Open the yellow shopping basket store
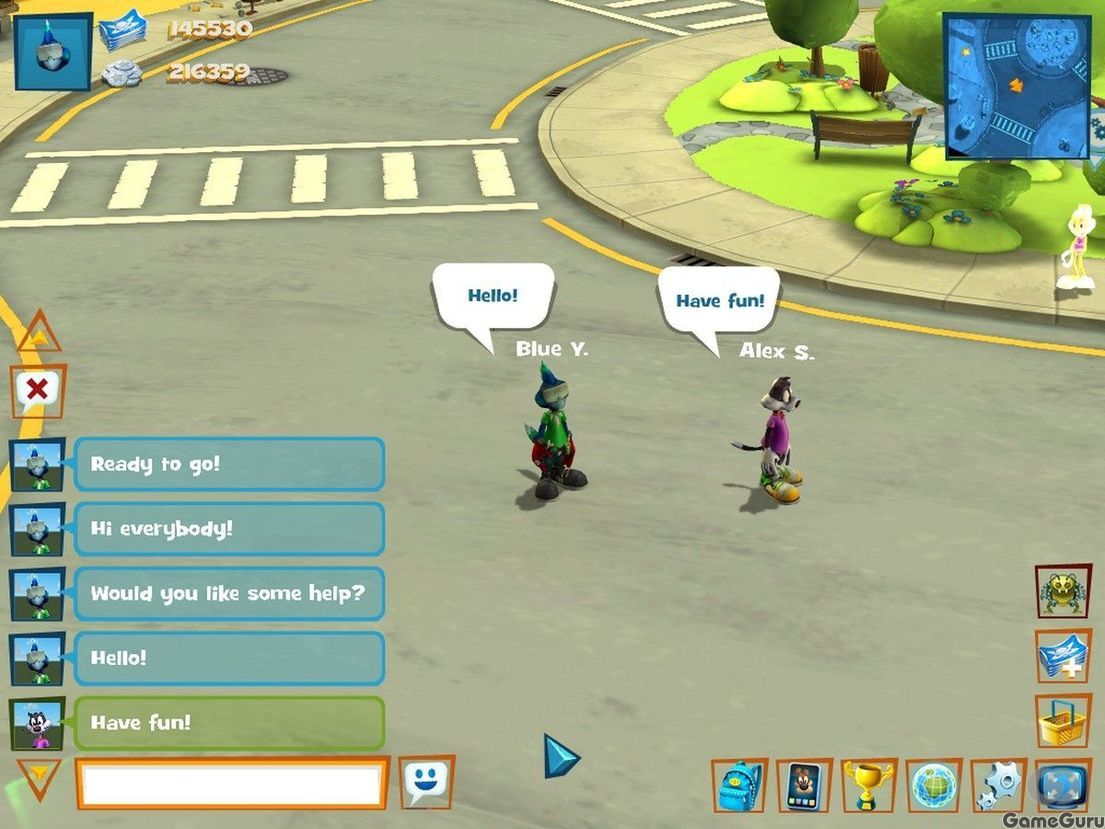 [x=1062, y=721]
